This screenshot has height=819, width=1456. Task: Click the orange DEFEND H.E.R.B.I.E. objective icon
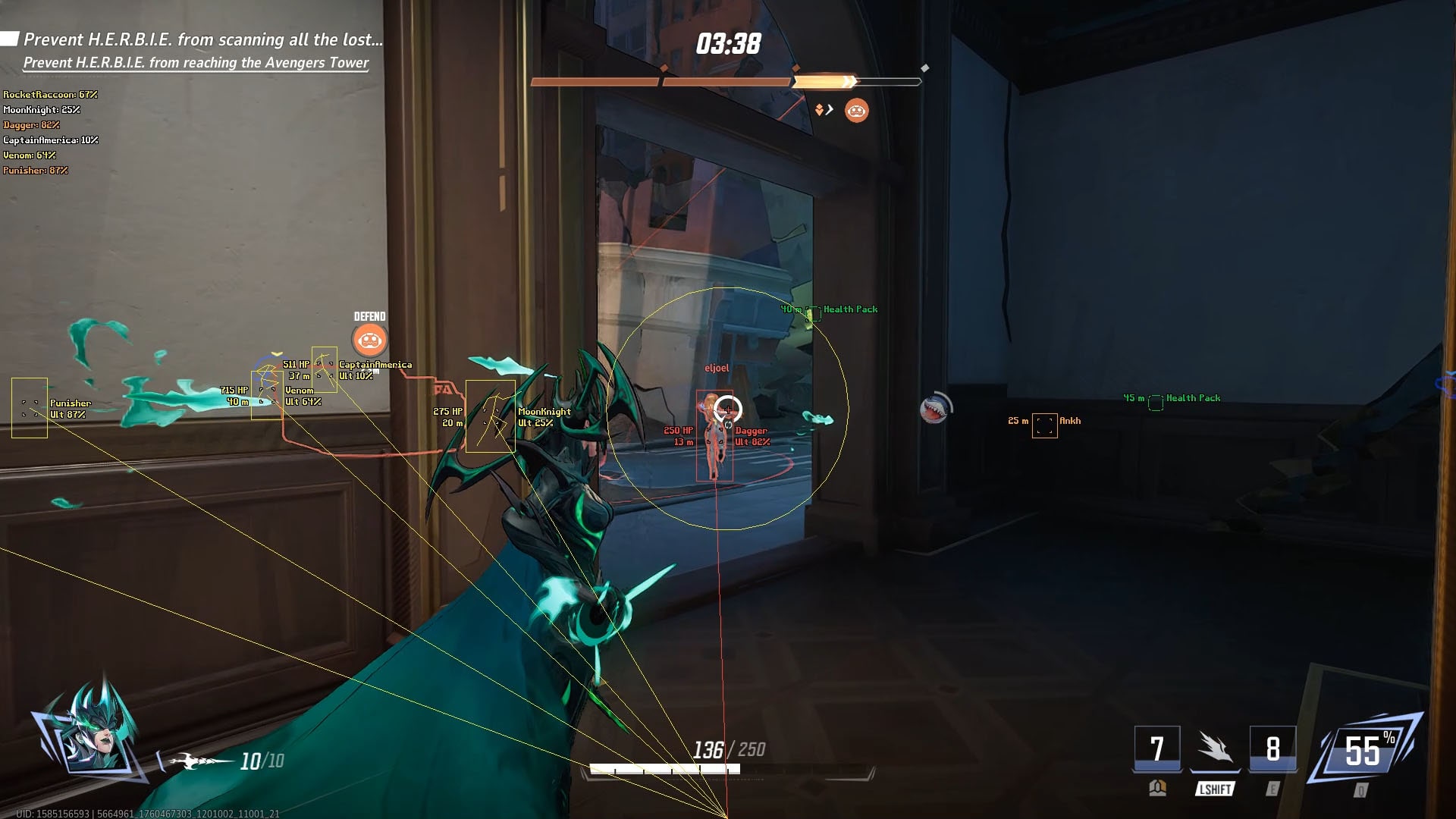click(x=370, y=340)
